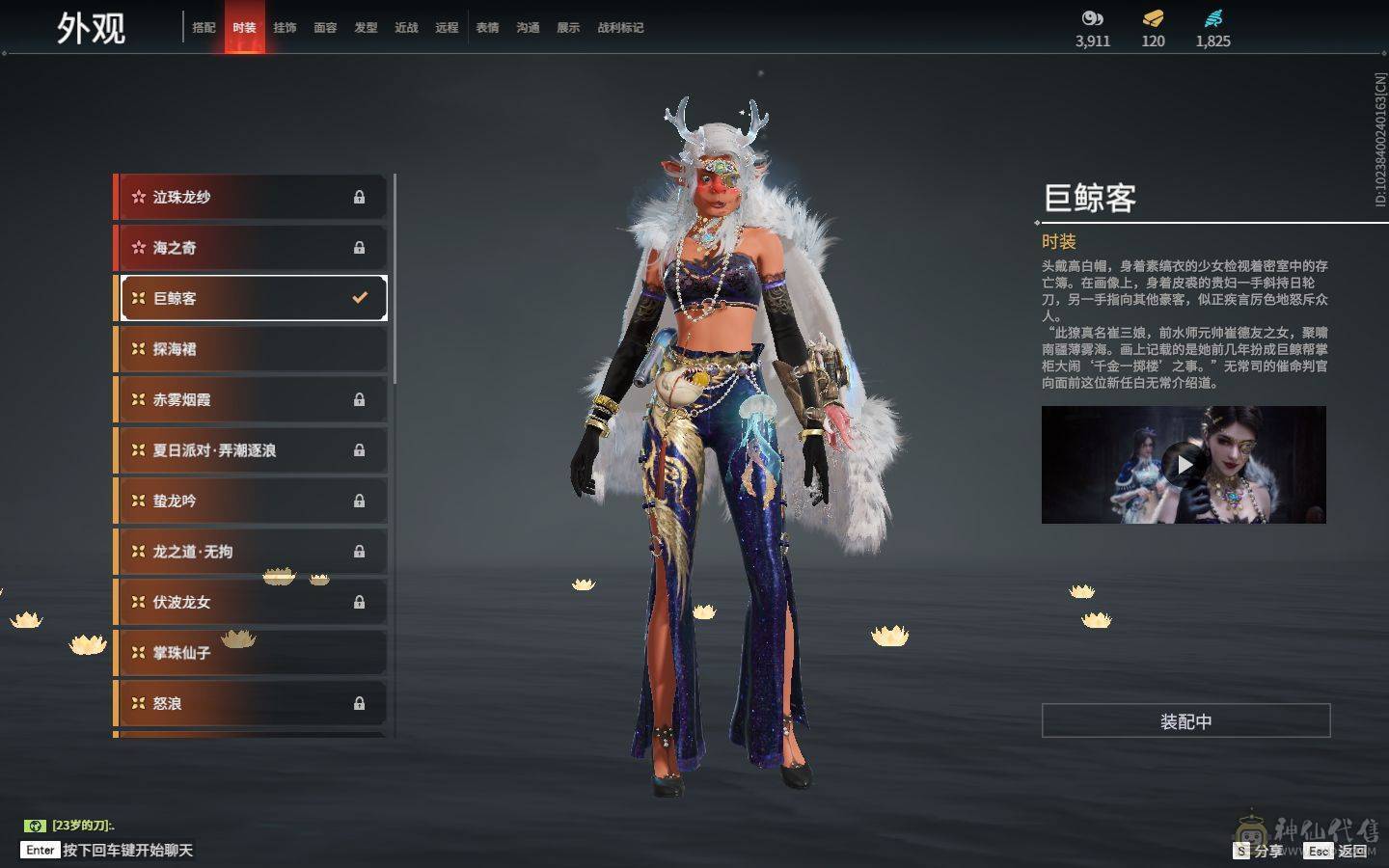The image size is (1389, 868).
Task: Select the 掌珠仙子 outfit
Action: (x=251, y=653)
